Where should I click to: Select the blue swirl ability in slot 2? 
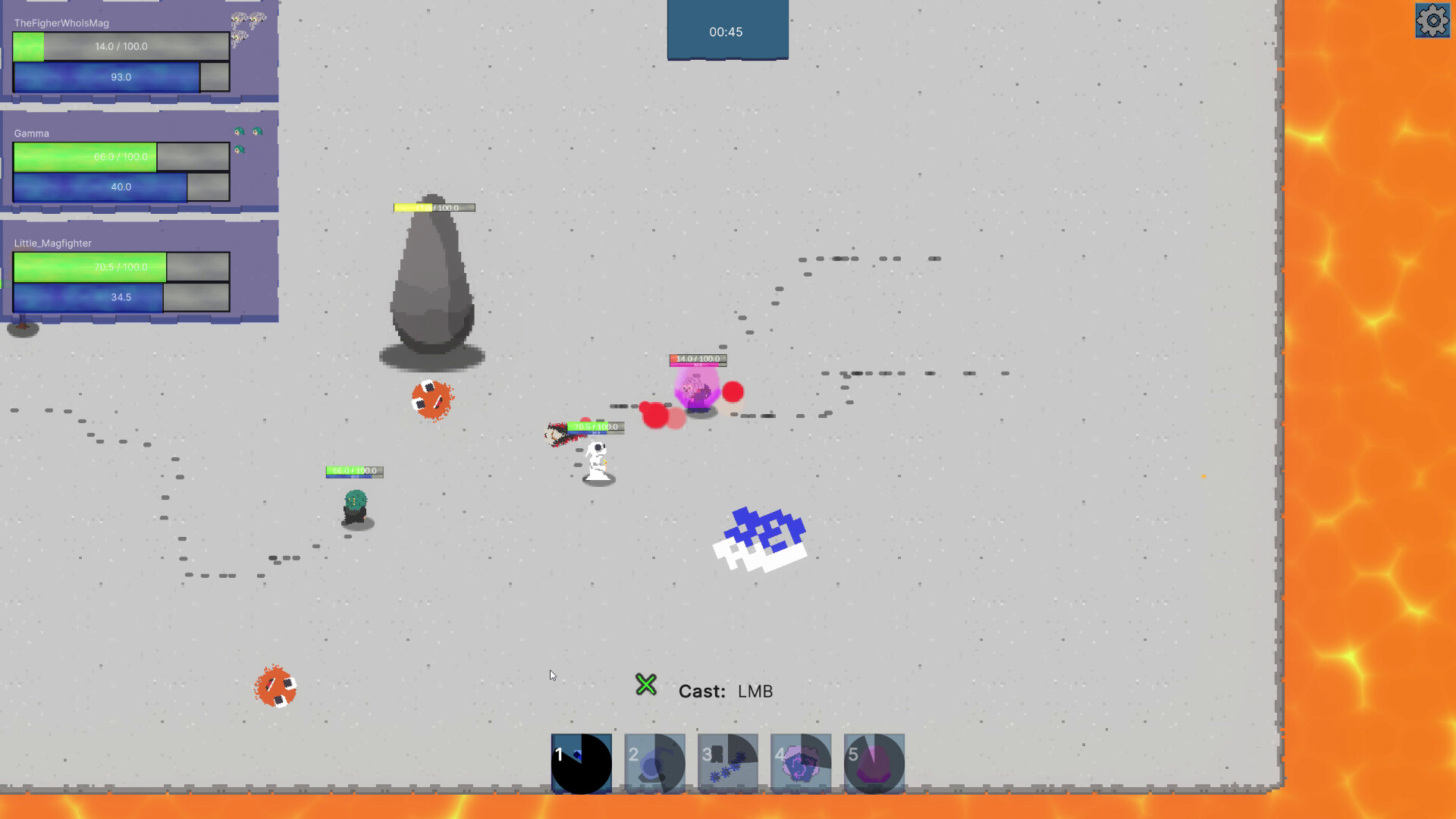(x=654, y=763)
